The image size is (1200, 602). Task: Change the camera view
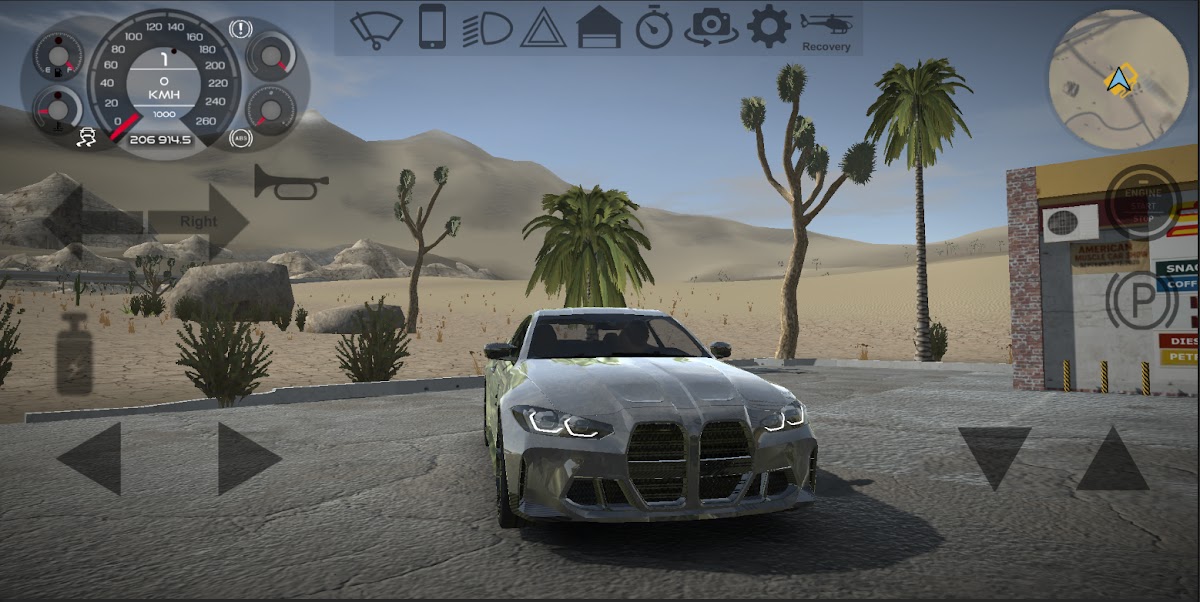coord(711,27)
